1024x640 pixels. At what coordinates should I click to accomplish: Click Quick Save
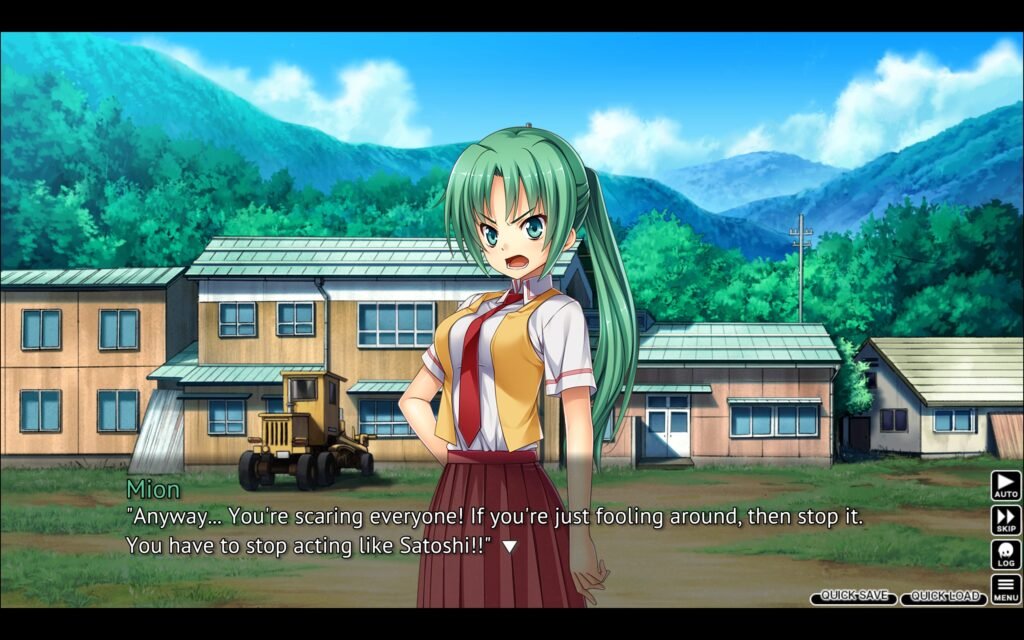tap(853, 596)
